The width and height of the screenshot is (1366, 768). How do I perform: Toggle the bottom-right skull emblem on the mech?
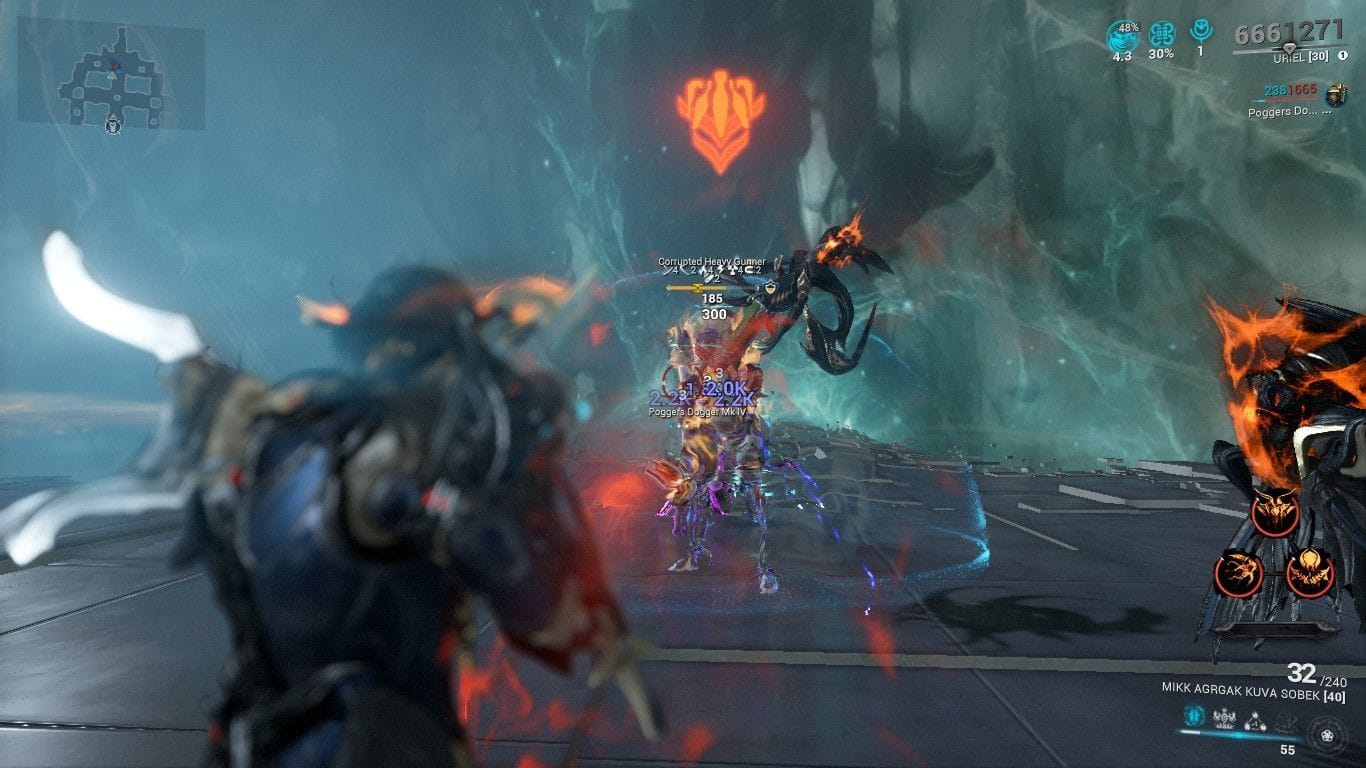(x=1309, y=572)
